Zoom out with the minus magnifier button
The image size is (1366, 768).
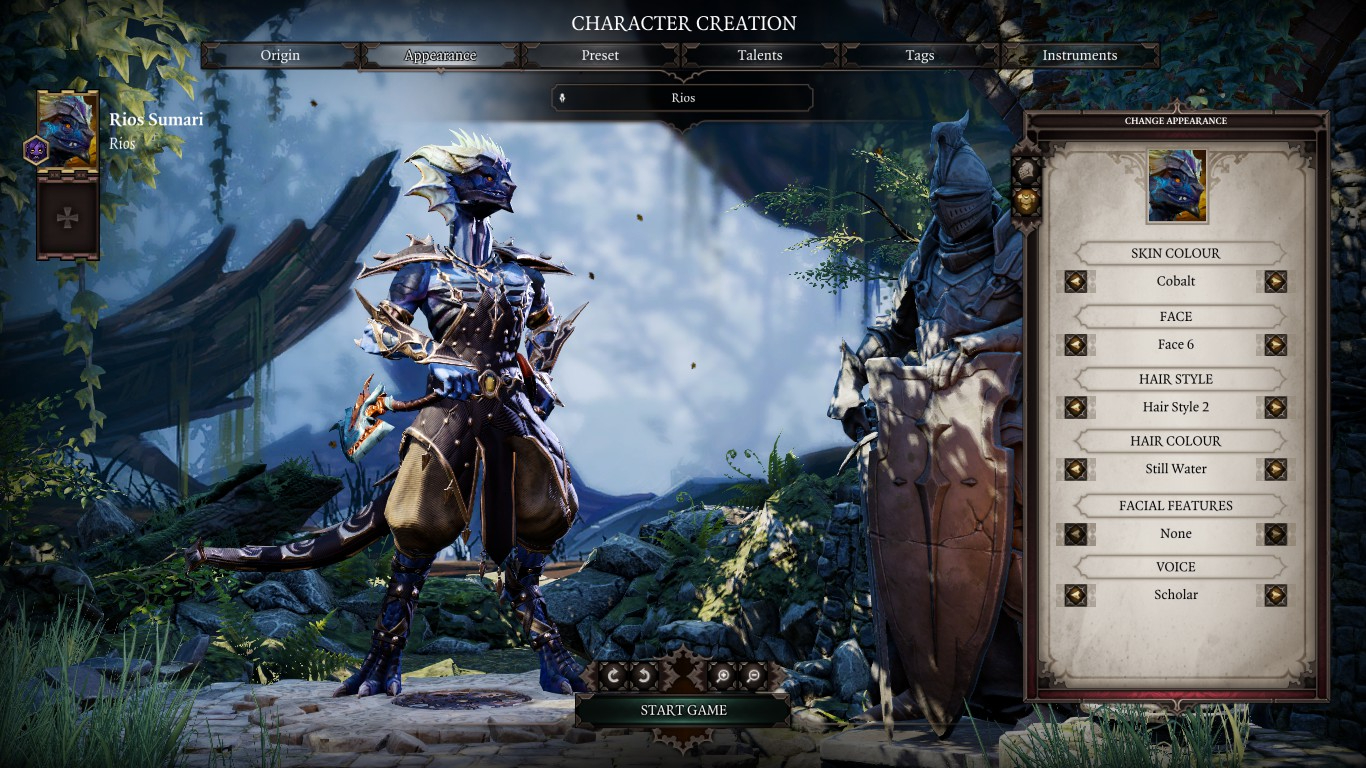(753, 677)
